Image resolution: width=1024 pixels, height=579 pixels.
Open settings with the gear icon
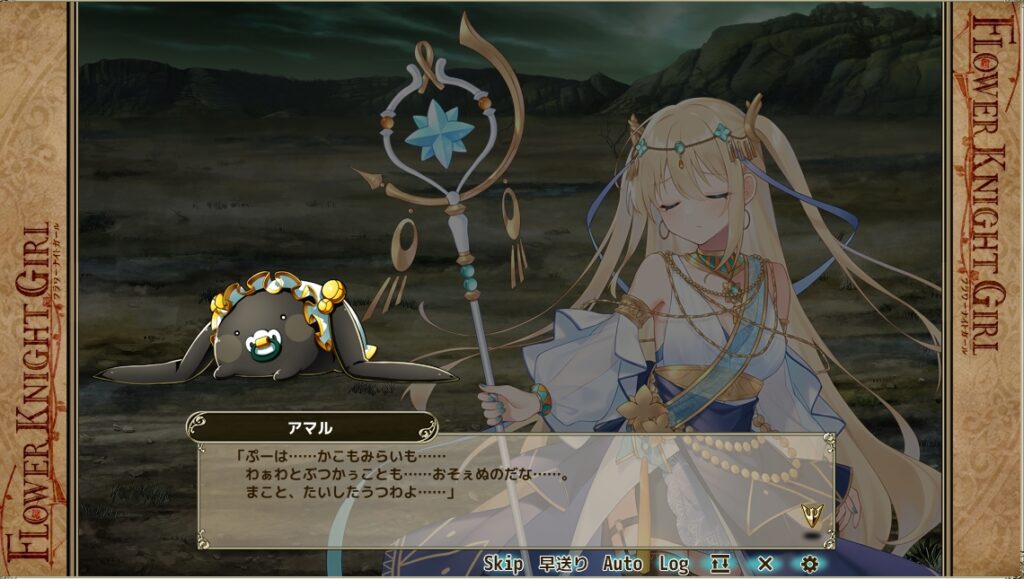click(809, 564)
